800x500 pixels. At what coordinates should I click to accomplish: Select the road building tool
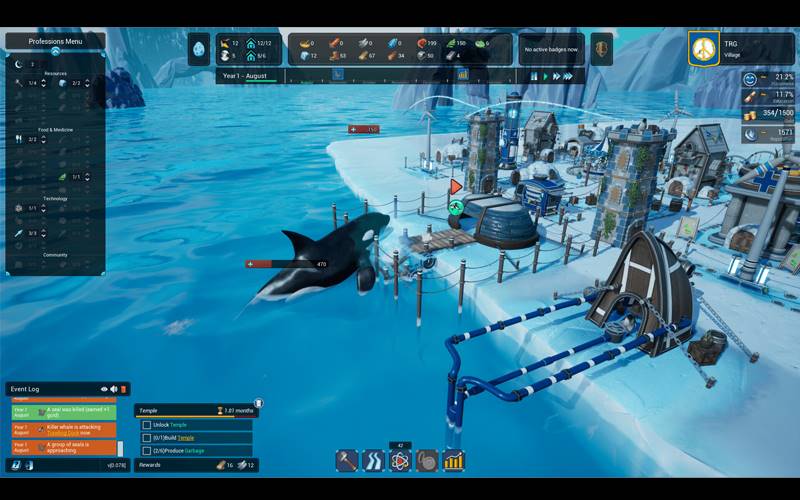coord(373,461)
